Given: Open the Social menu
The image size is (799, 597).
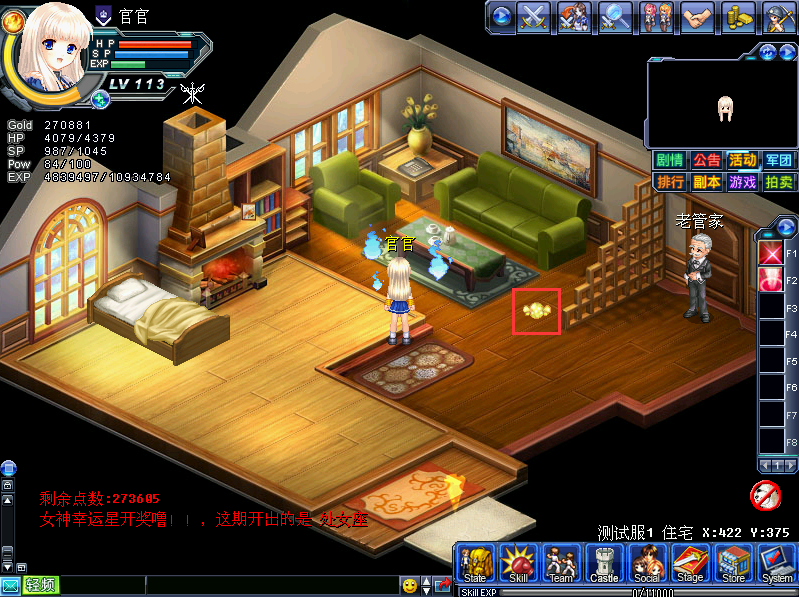Looking at the screenshot, I should click(x=647, y=565).
